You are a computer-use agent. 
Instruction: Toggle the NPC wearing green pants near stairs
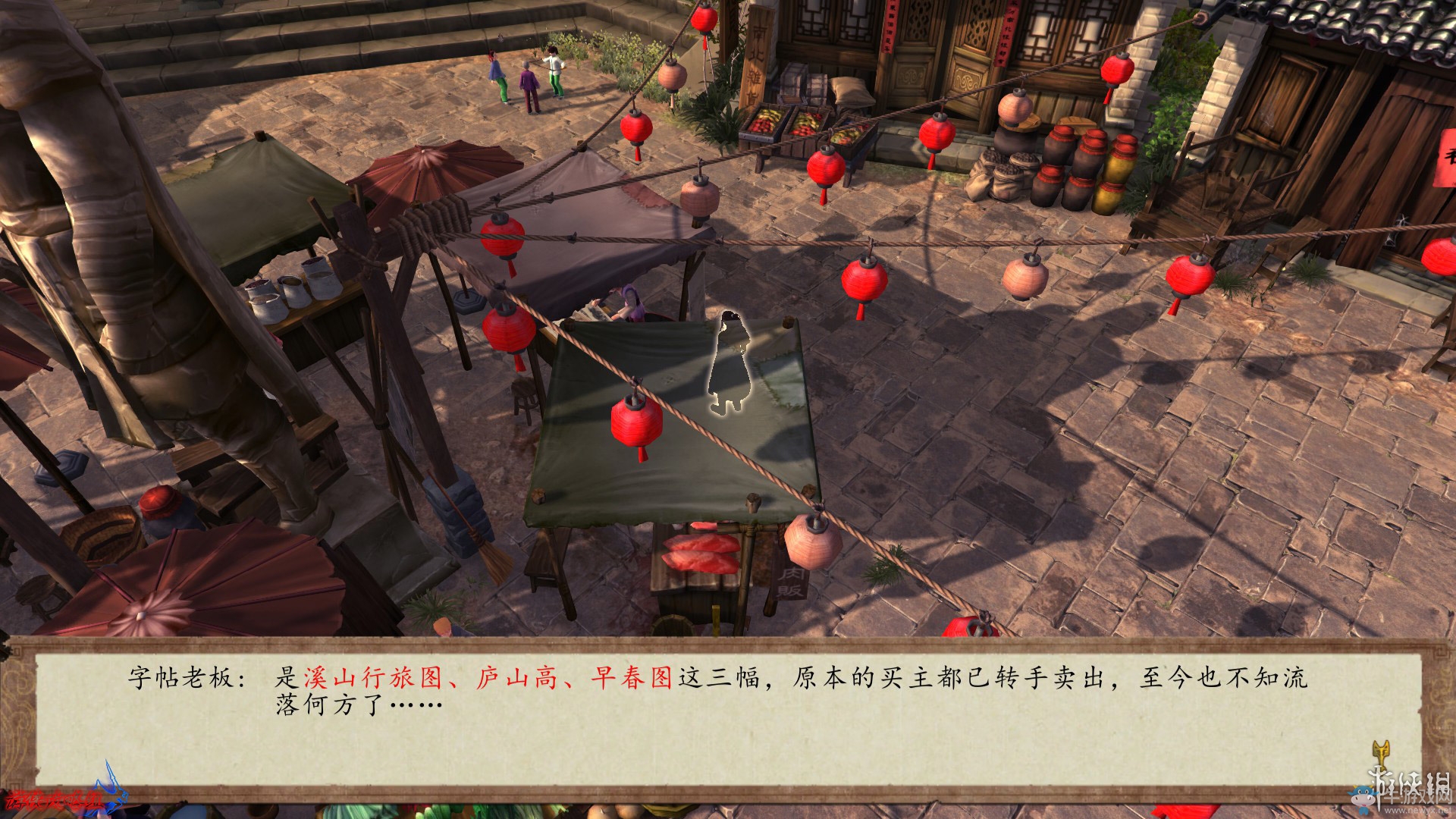pyautogui.click(x=498, y=76)
